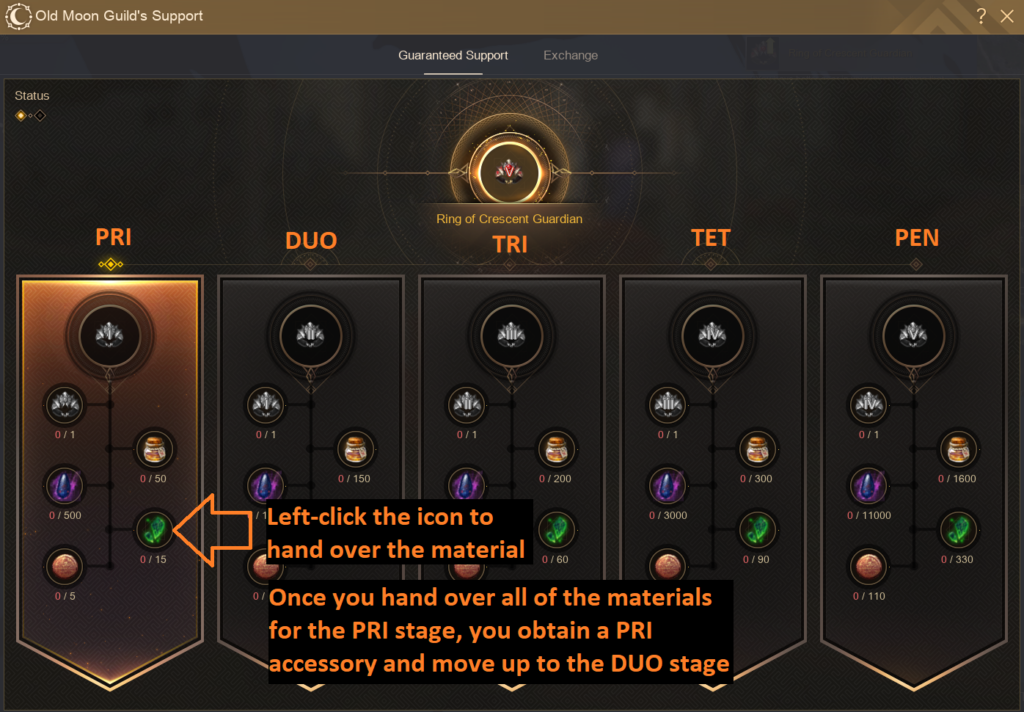Image resolution: width=1024 pixels, height=712 pixels.
Task: Open the help question mark button
Action: point(981,16)
